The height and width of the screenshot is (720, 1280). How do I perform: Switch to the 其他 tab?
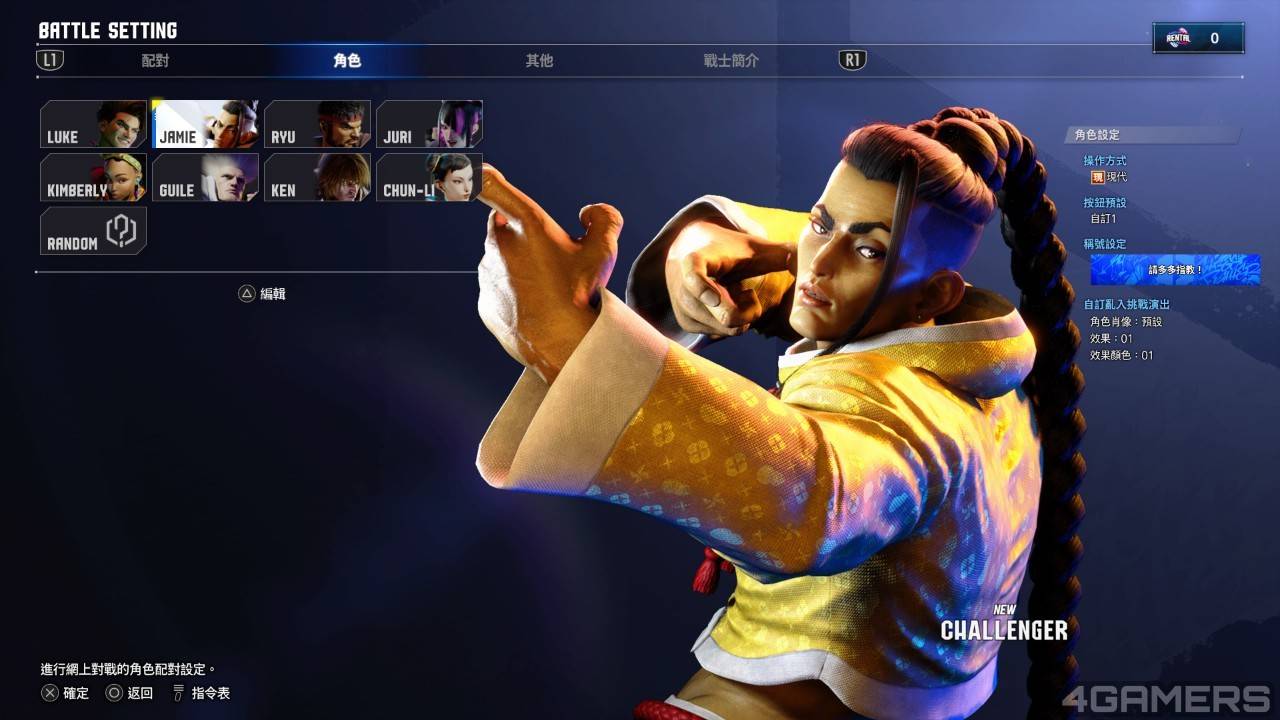539,61
